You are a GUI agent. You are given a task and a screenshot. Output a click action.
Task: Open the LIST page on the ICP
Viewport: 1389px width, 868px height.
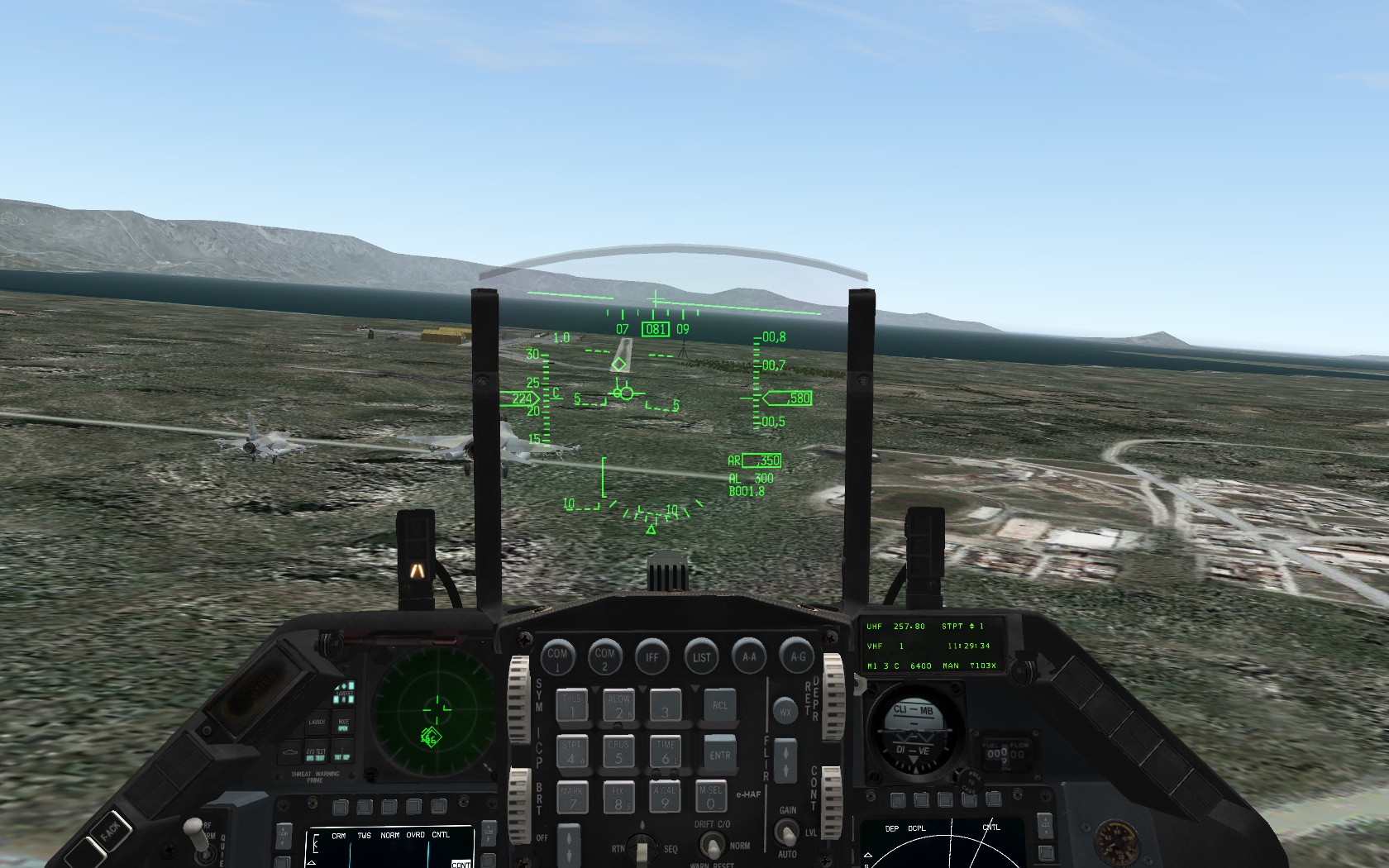[x=701, y=657]
